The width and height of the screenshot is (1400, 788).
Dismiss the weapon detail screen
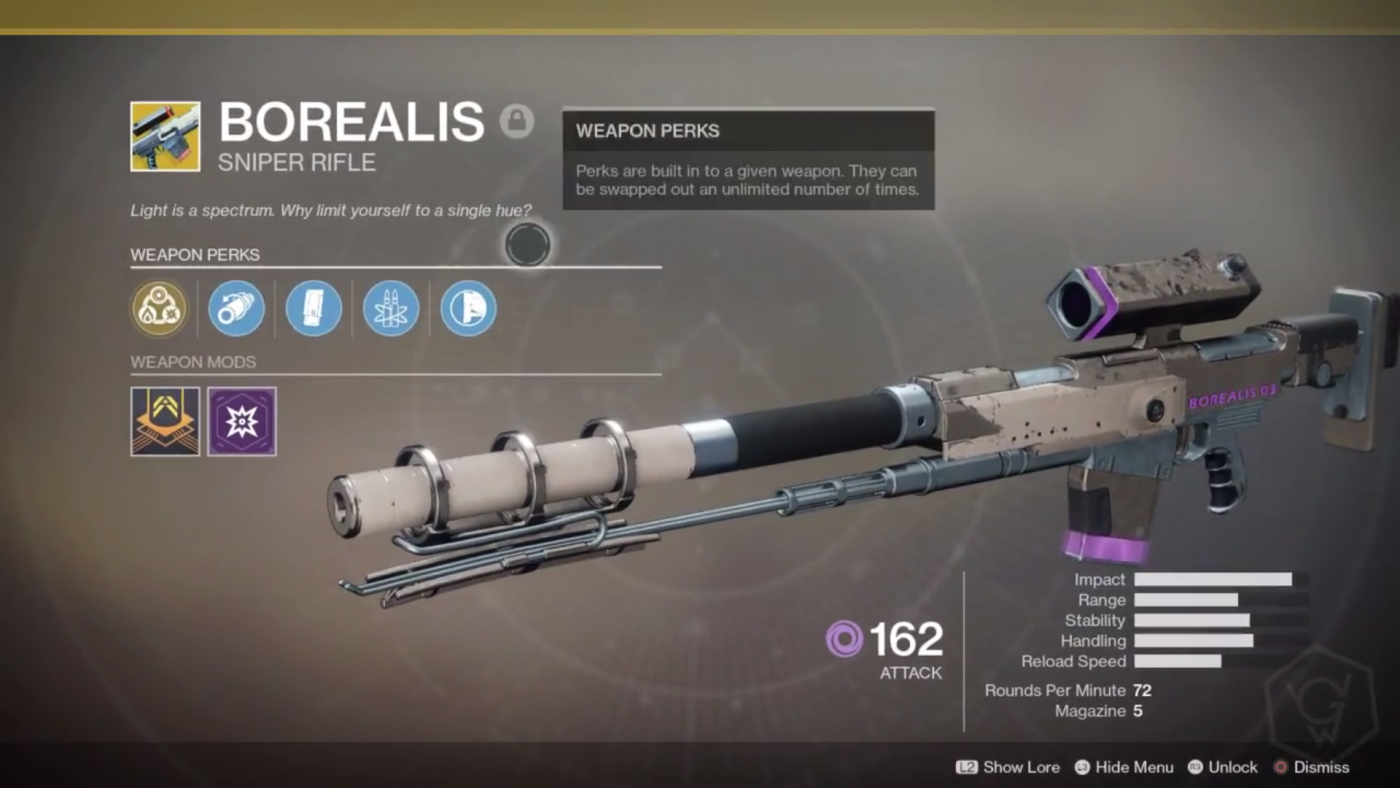tap(1323, 767)
